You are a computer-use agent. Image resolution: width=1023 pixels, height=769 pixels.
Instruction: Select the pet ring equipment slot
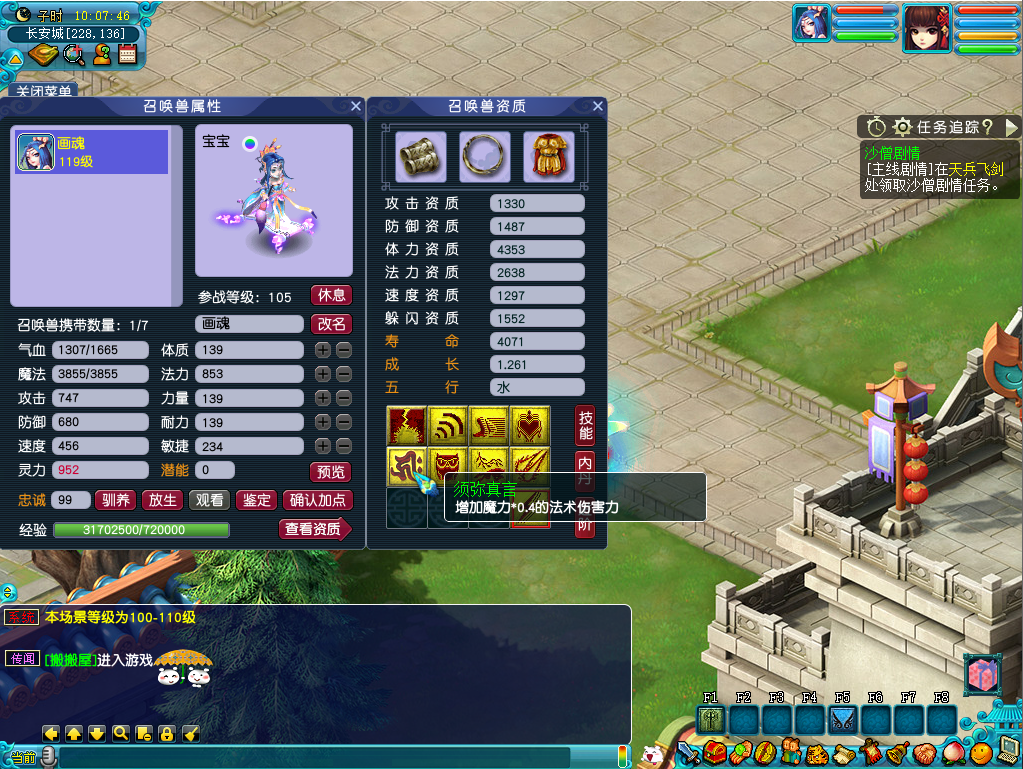(485, 157)
